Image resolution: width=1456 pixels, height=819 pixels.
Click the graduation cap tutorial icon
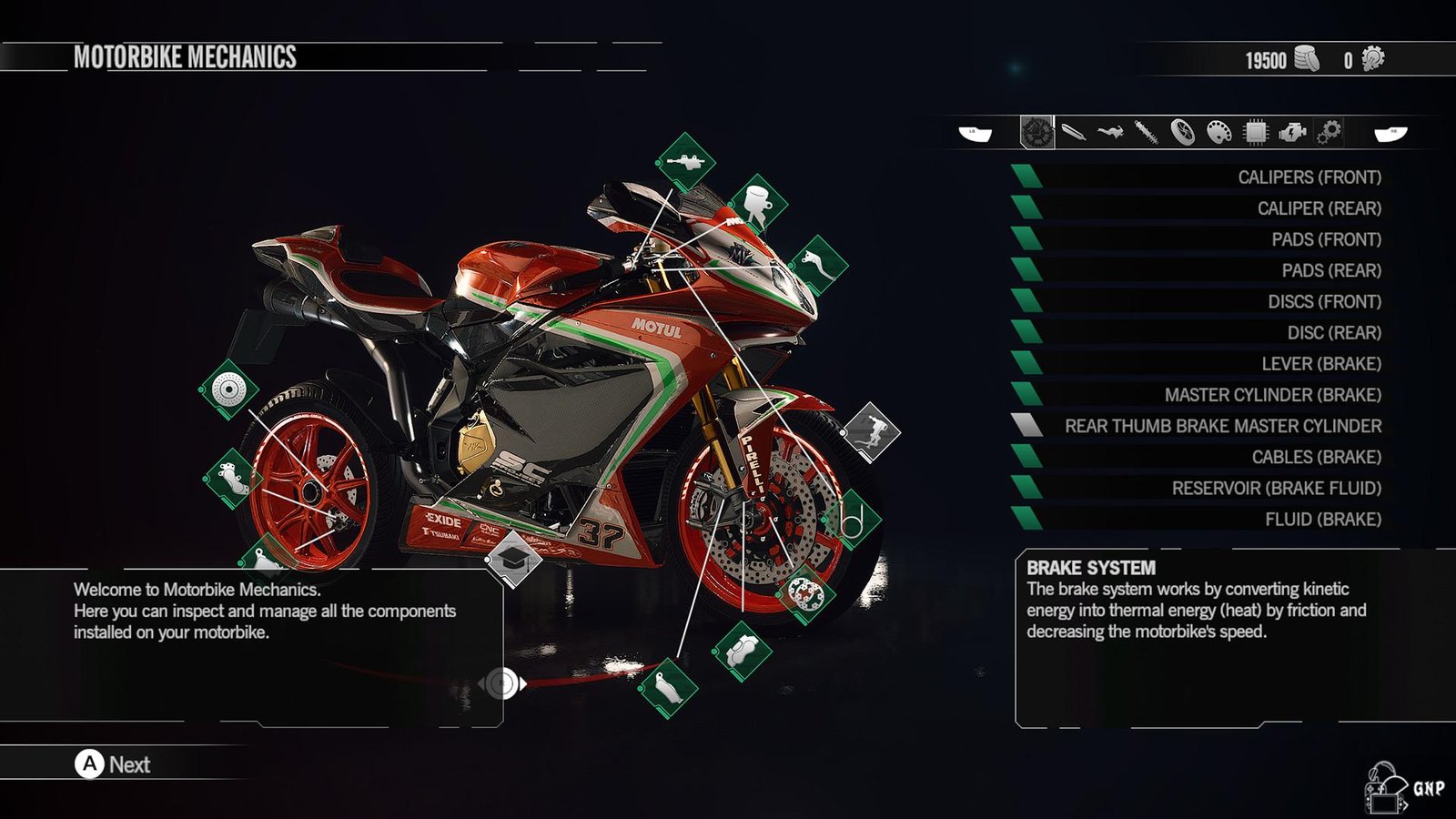513,558
